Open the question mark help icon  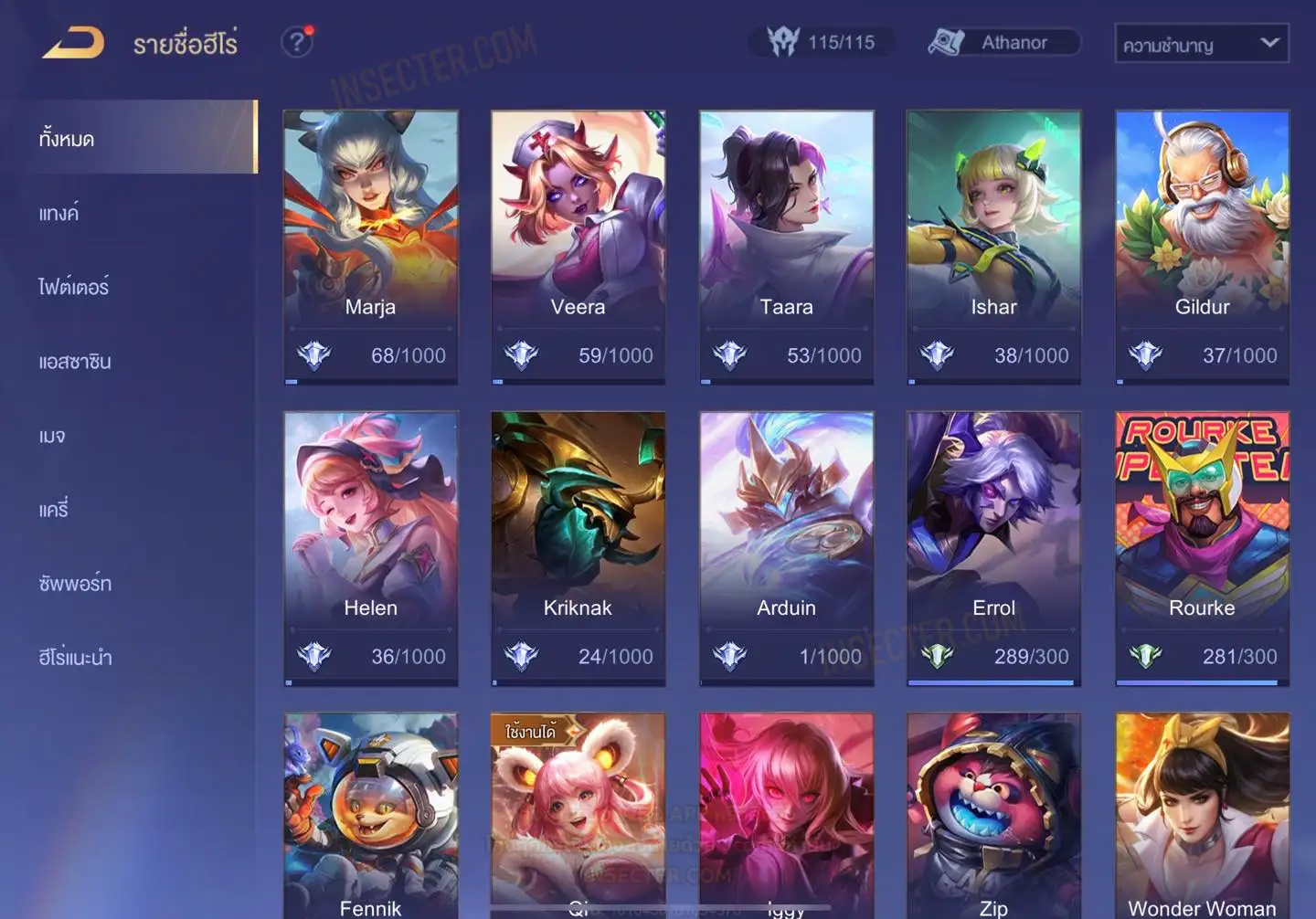[x=297, y=42]
